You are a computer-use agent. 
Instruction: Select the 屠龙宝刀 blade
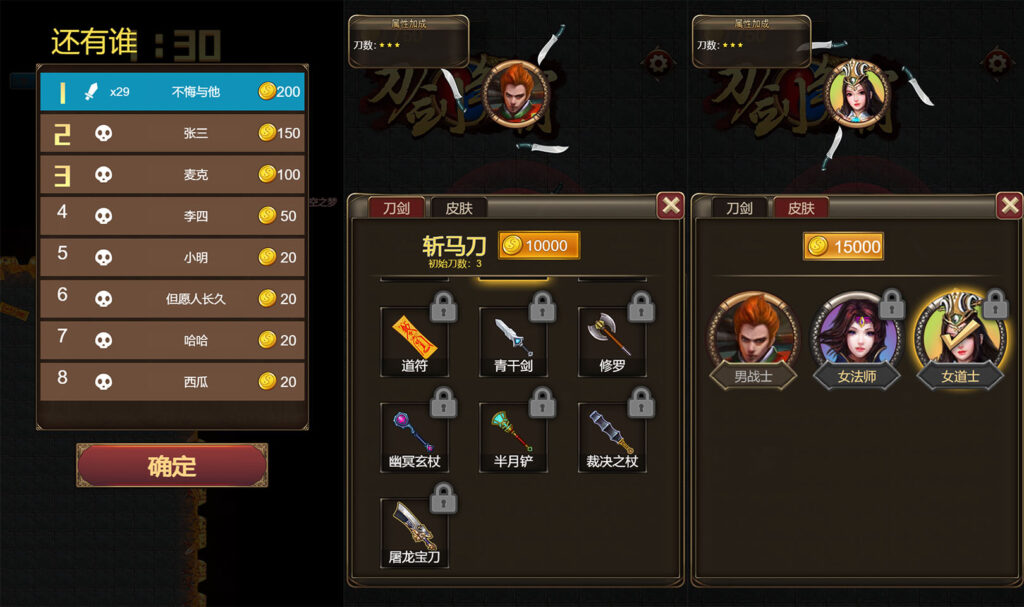(414, 531)
